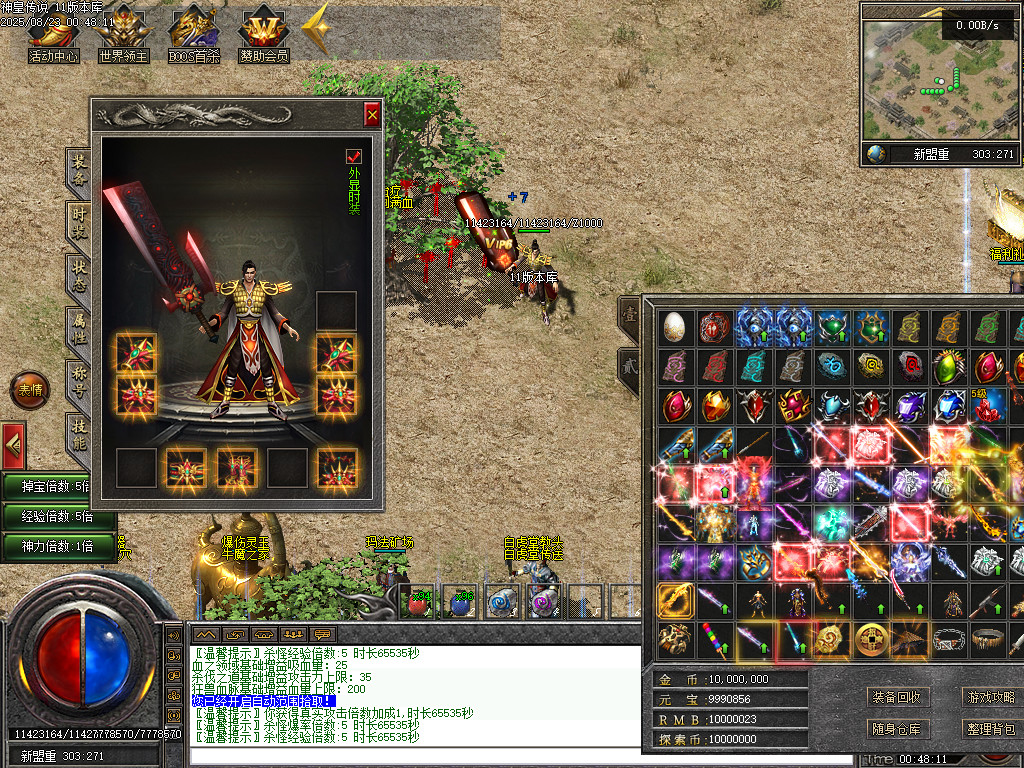Open the 游戏攻略 game guide

990,697
